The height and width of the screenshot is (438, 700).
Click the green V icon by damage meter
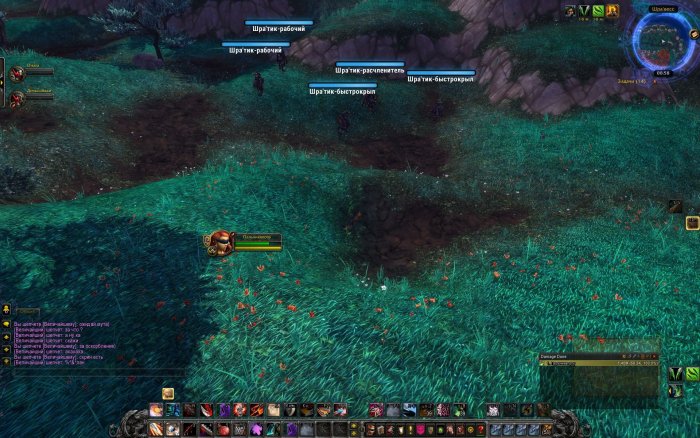click(676, 374)
